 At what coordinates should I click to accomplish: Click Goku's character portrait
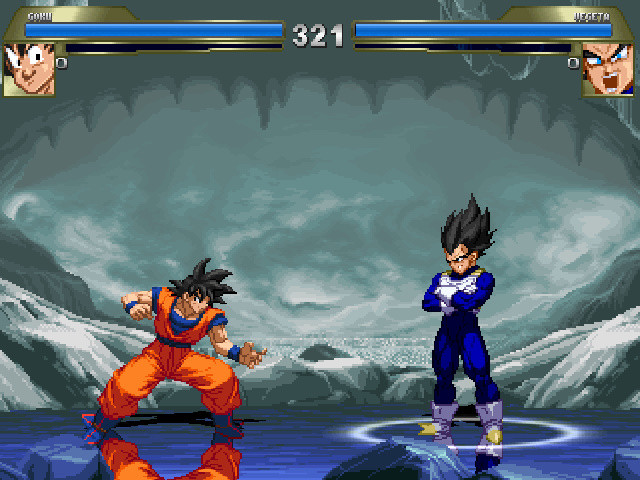(x=28, y=69)
